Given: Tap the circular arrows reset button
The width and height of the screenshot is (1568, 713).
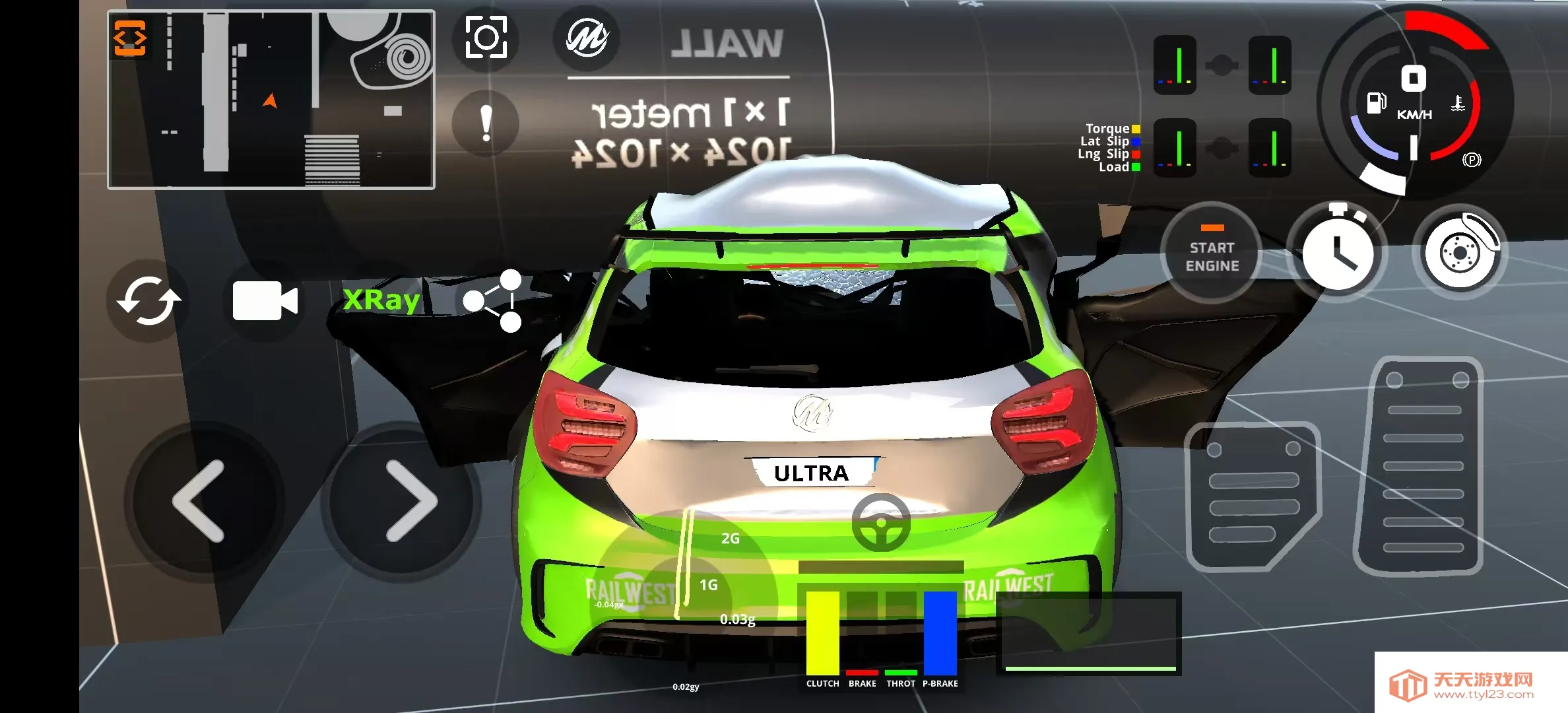Looking at the screenshot, I should coord(149,301).
